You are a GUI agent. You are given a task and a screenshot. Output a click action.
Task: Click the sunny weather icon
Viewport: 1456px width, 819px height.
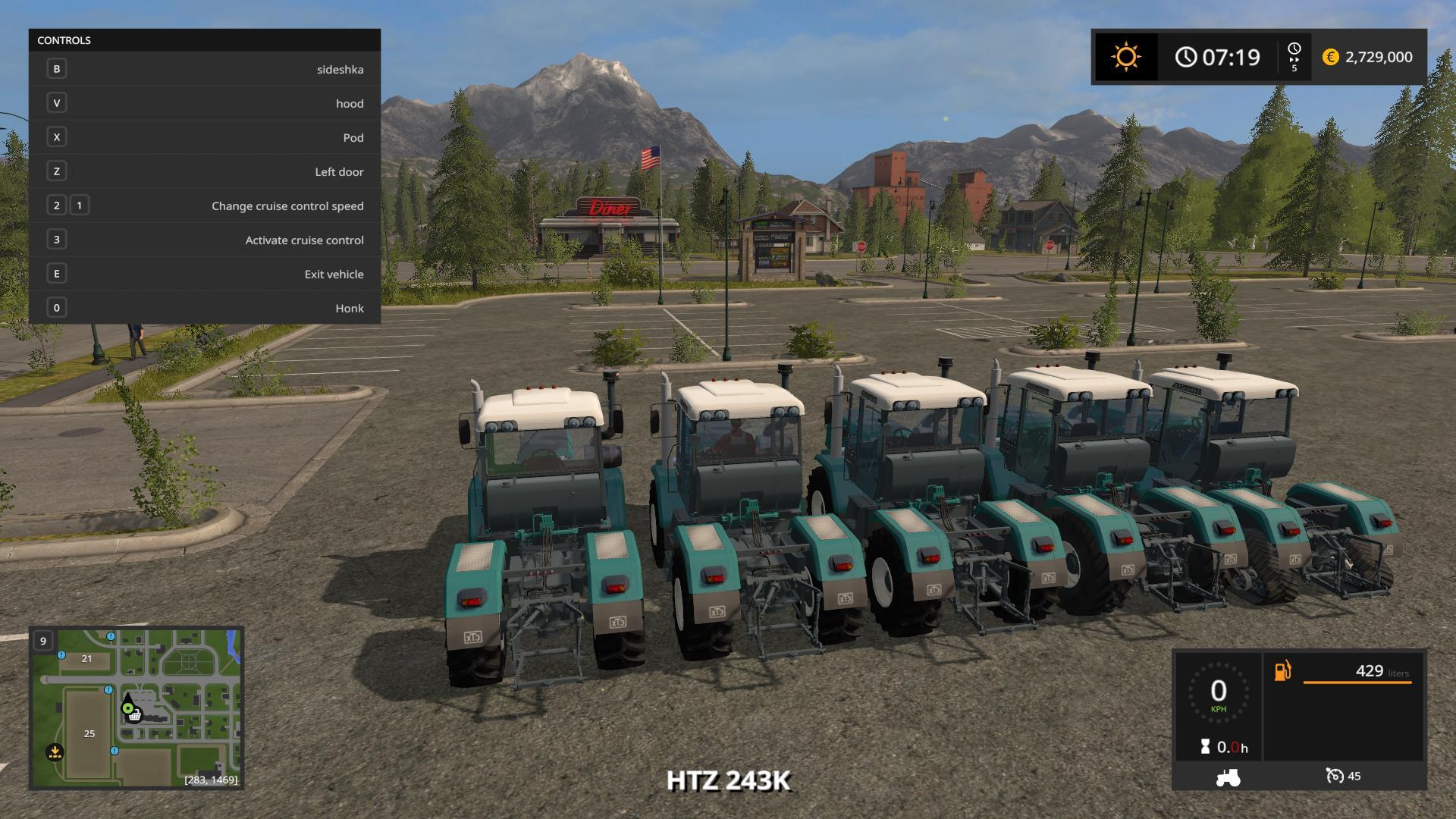pos(1125,57)
